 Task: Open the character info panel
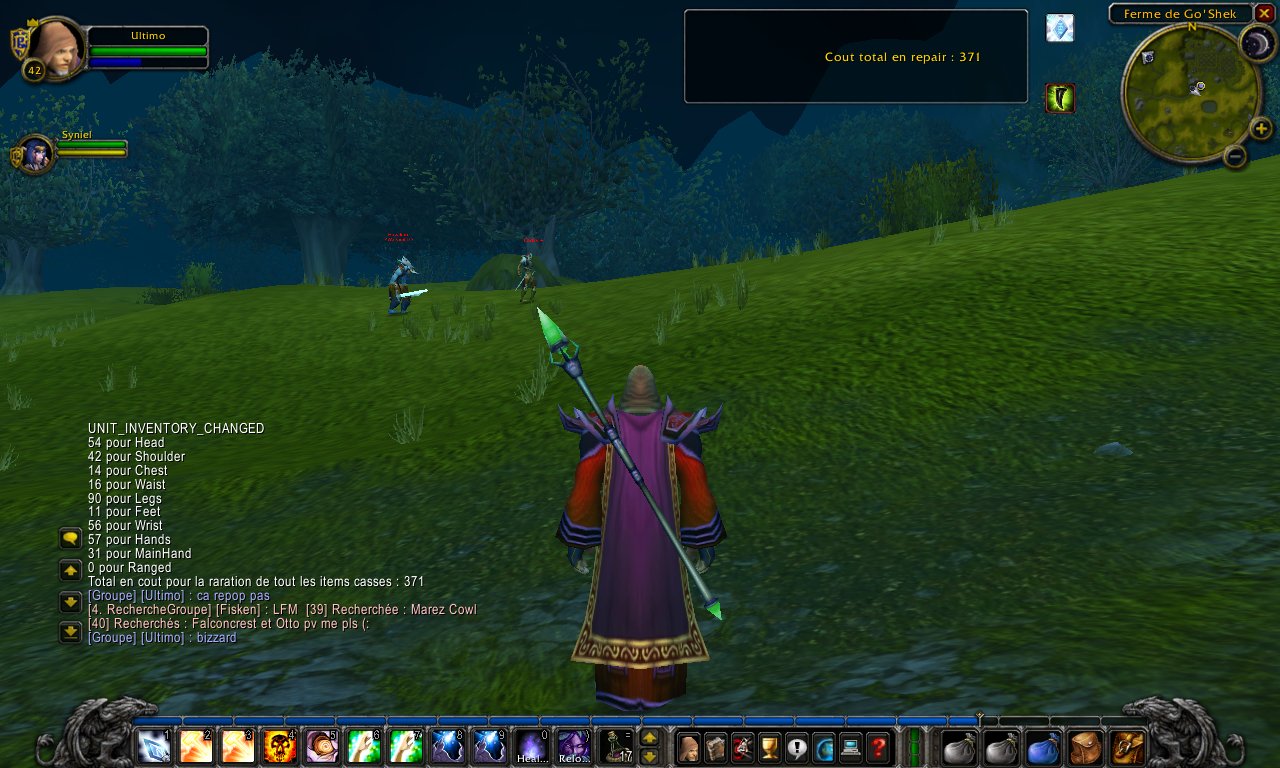[x=688, y=746]
